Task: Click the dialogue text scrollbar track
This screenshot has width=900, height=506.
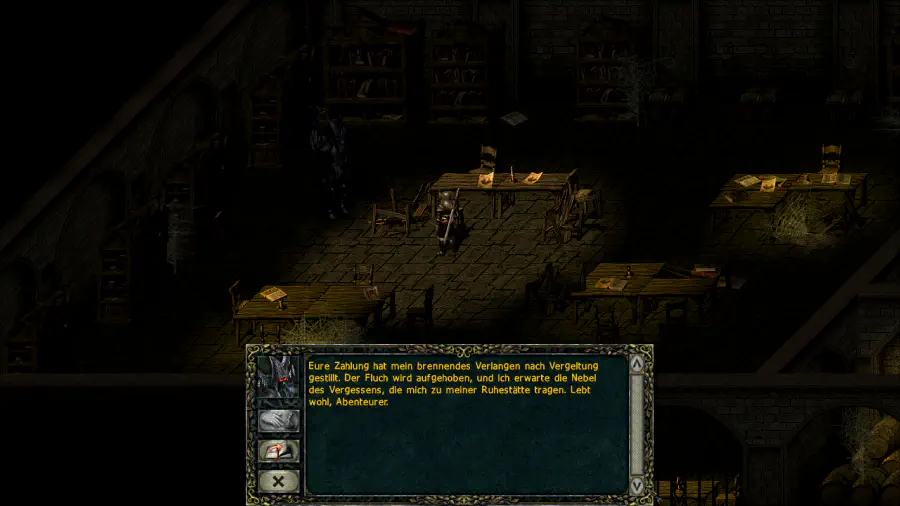Action: pos(637,424)
